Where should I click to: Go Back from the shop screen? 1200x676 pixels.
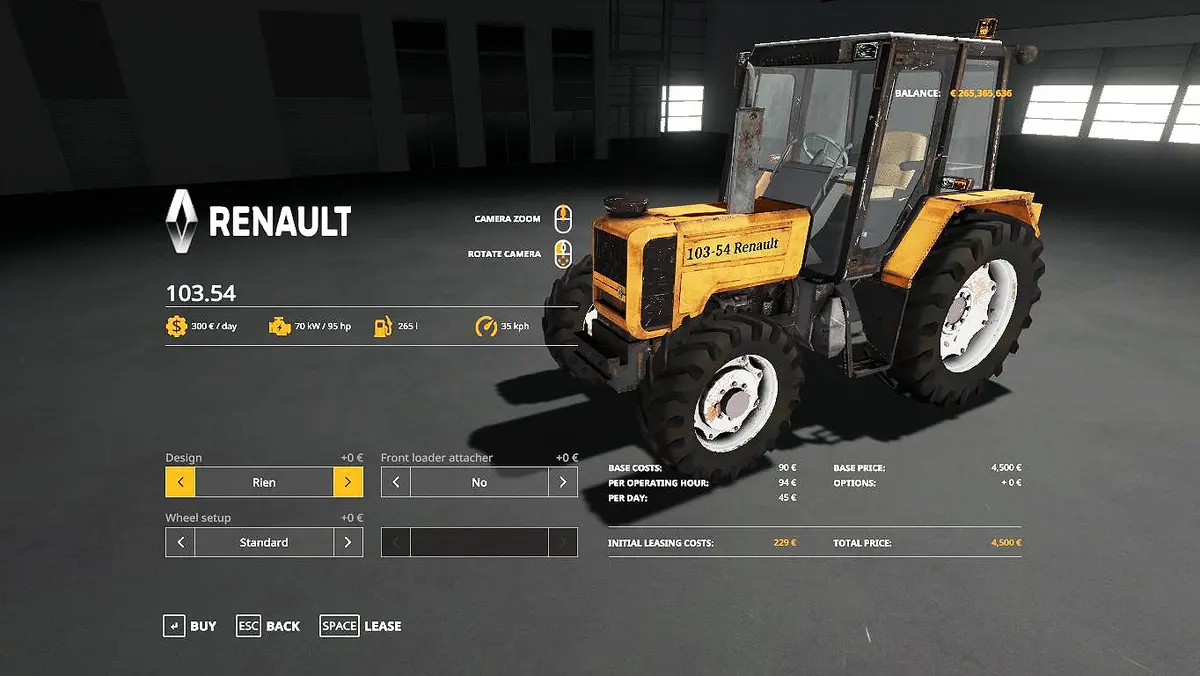tap(268, 626)
